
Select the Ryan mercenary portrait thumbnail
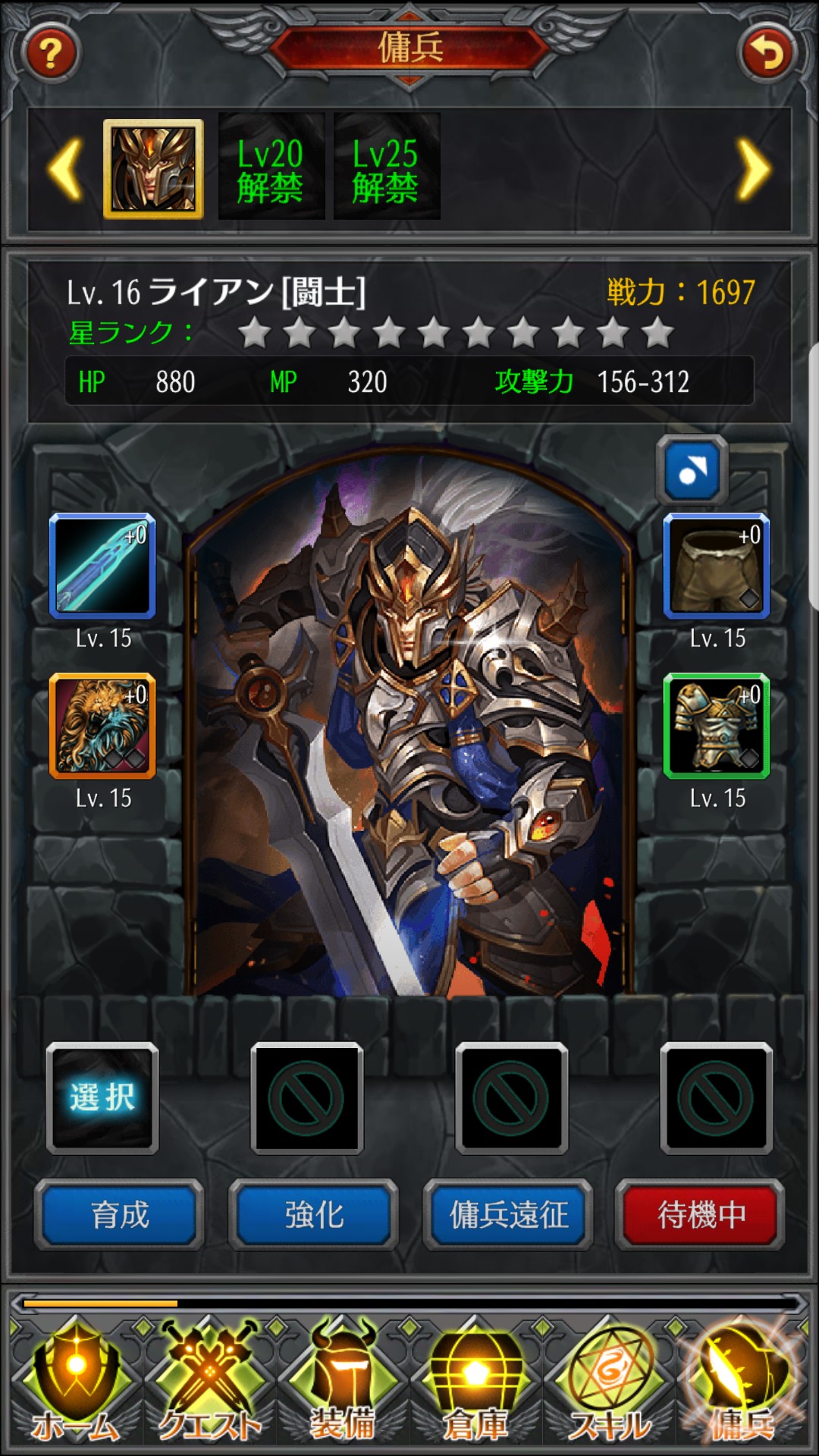click(x=153, y=168)
